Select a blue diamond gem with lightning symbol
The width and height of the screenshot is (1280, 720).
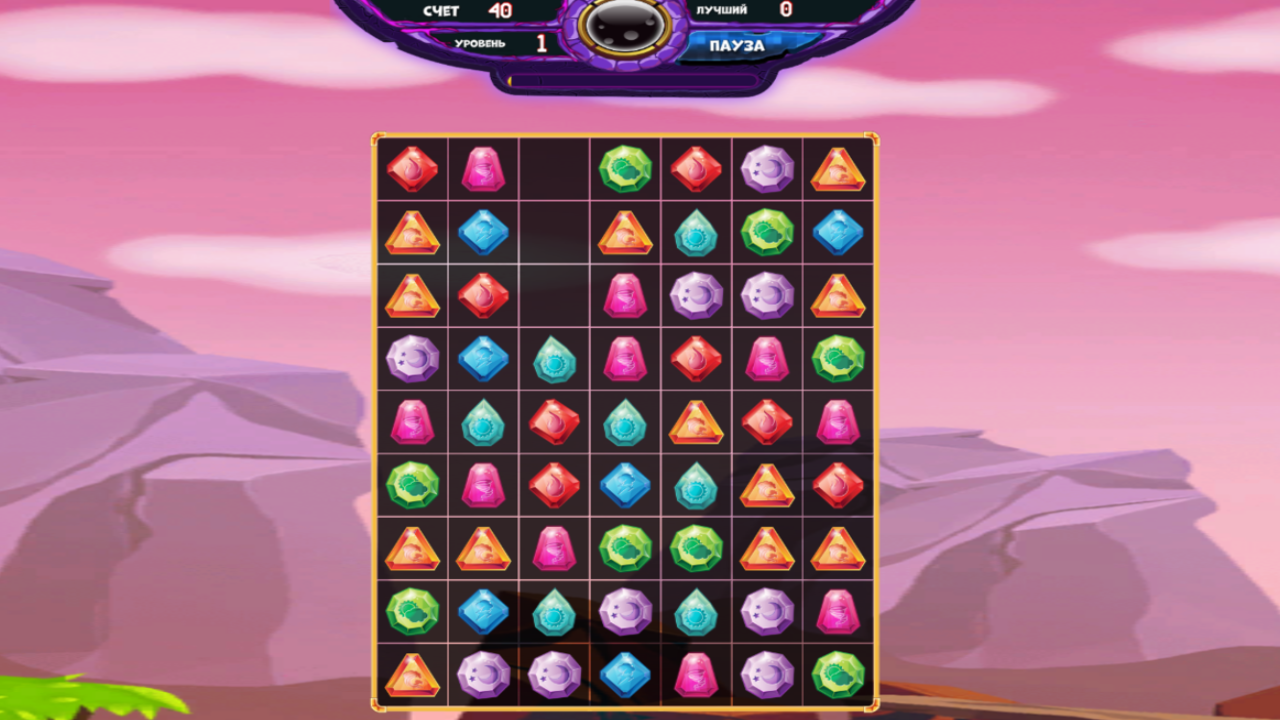click(484, 232)
